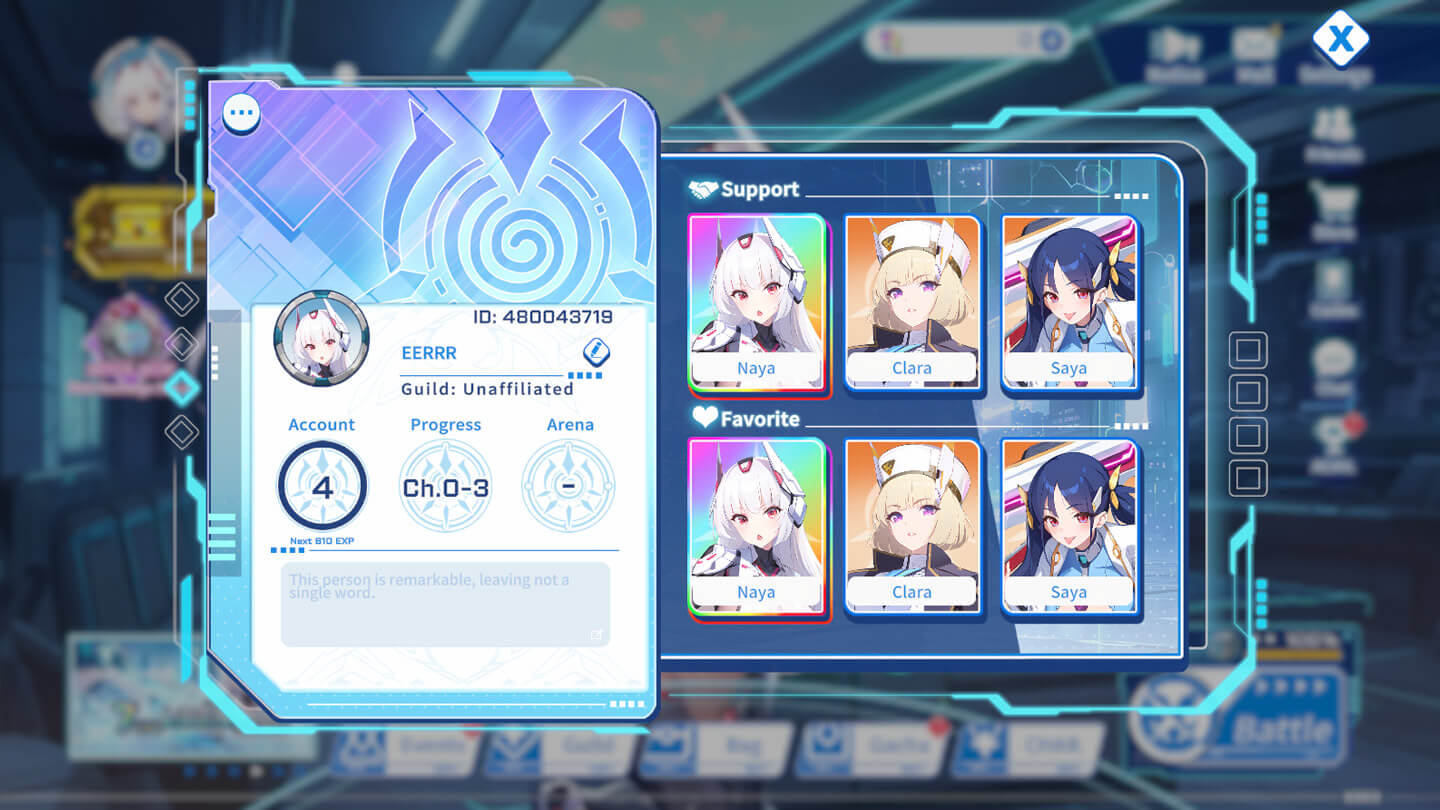Select Saya's favorite character card

click(x=1069, y=525)
